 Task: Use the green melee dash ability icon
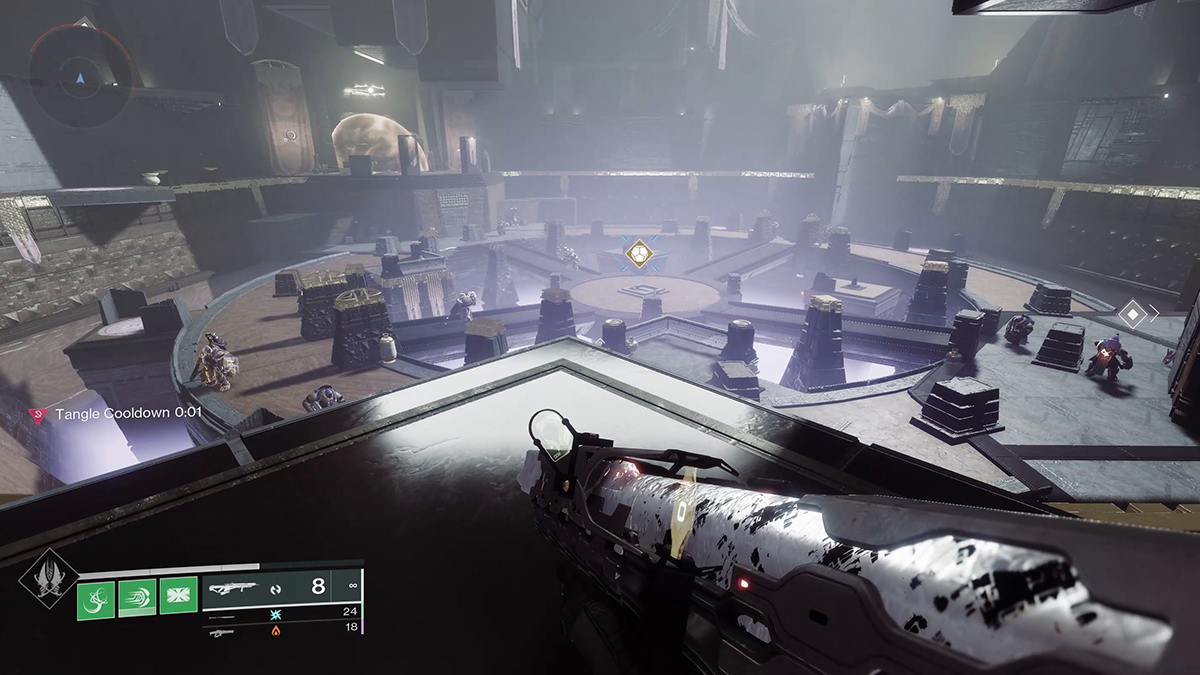pyautogui.click(x=137, y=599)
